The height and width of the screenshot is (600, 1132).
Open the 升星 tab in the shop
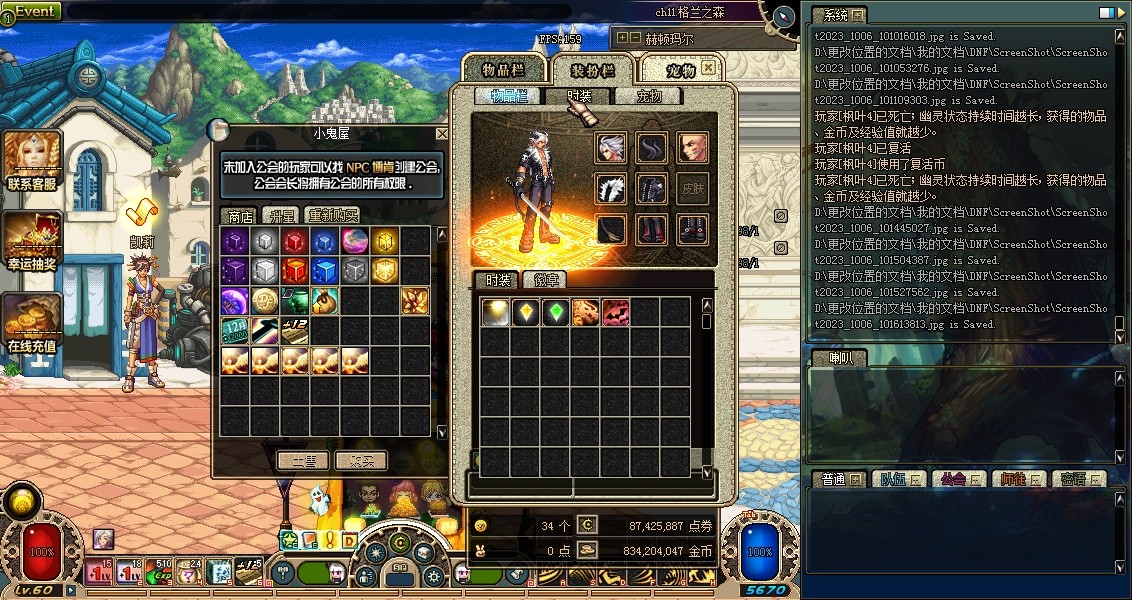[x=278, y=215]
